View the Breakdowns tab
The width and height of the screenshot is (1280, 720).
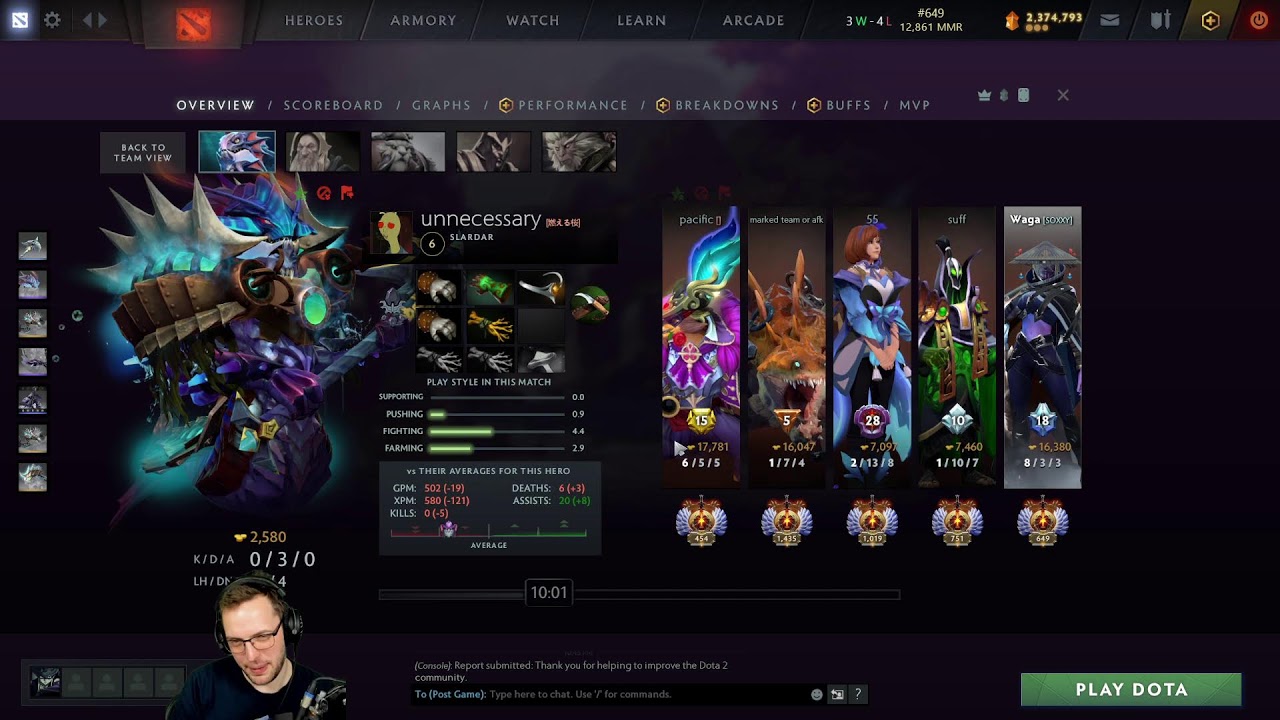coord(726,105)
